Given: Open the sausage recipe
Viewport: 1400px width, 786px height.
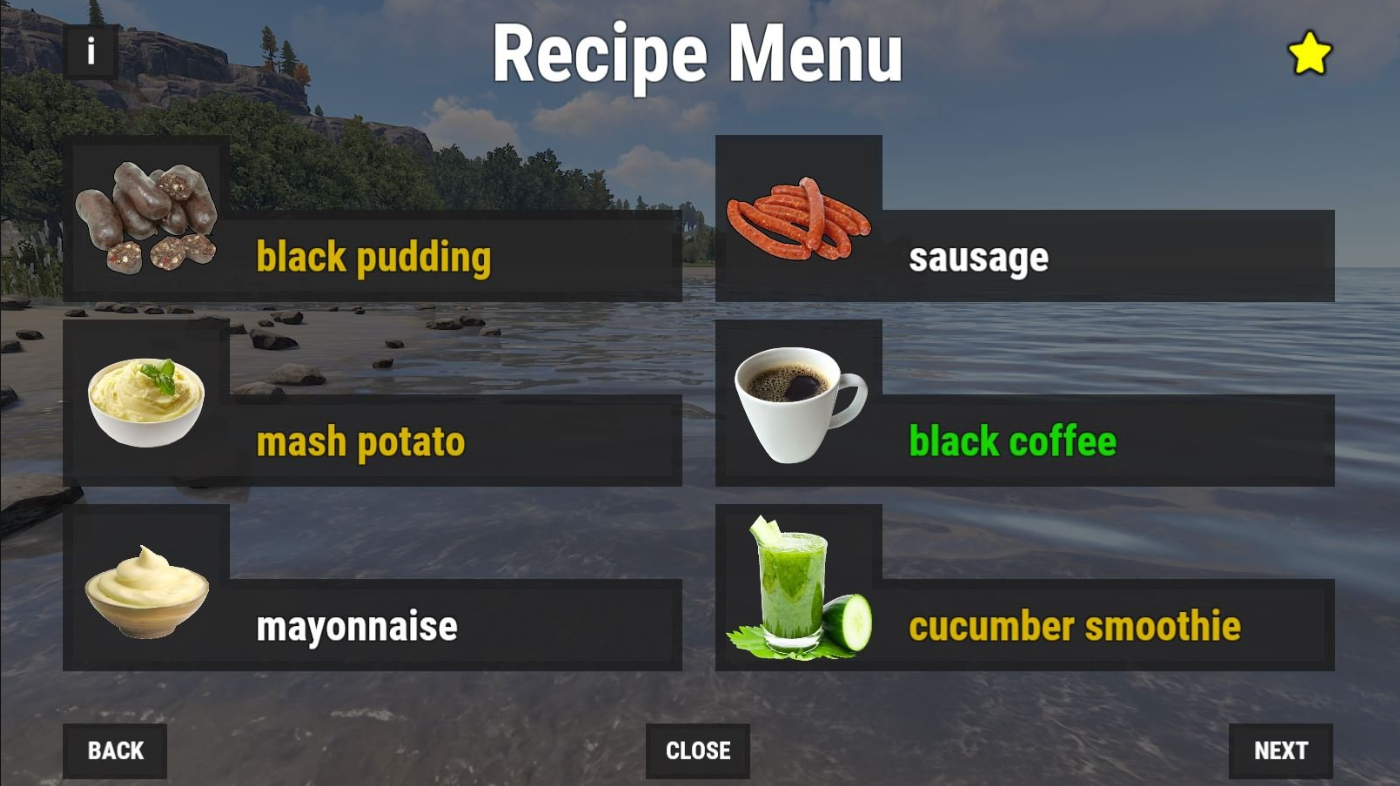Looking at the screenshot, I should click(x=978, y=257).
